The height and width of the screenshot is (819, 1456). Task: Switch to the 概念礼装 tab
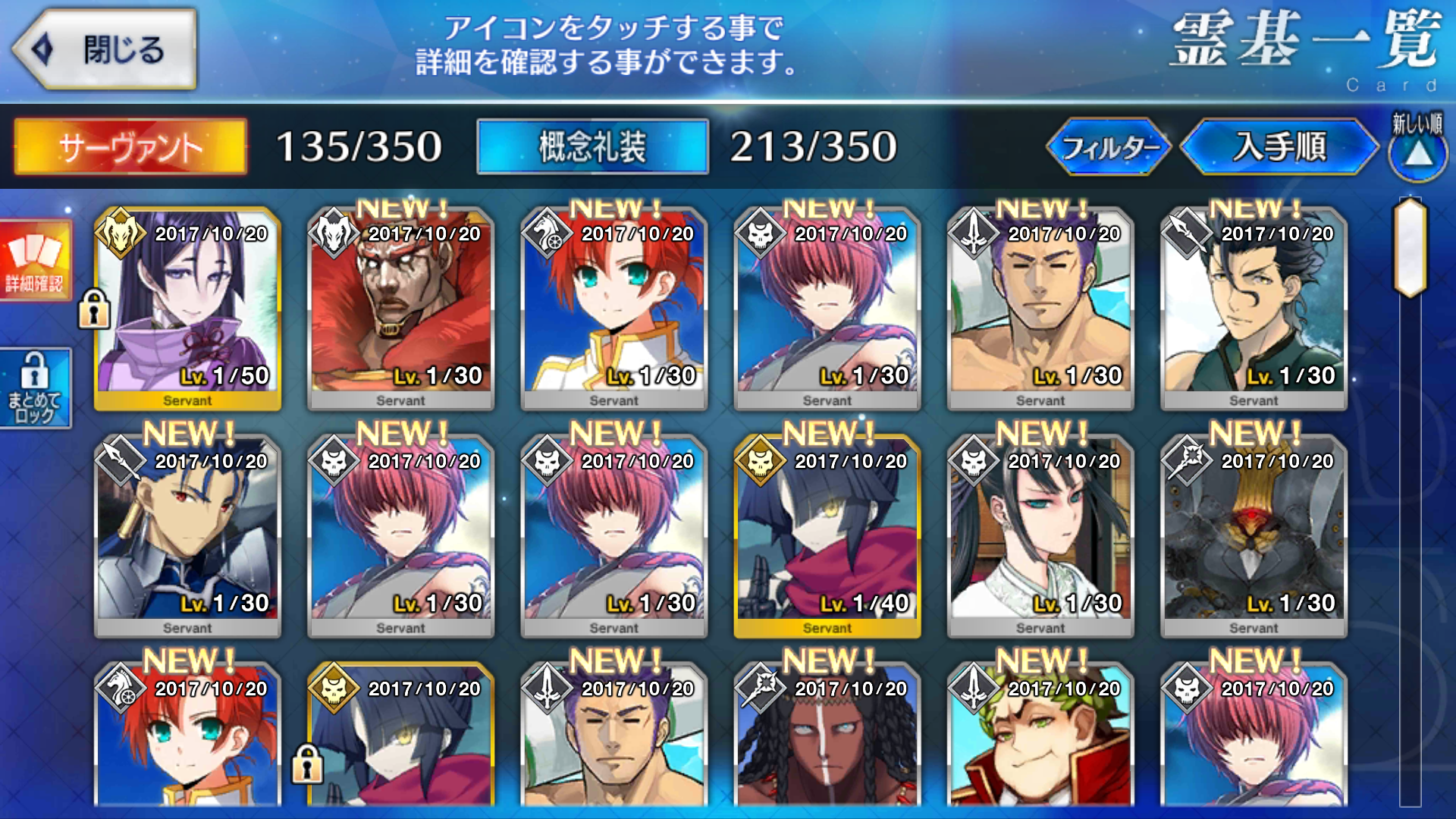pos(592,146)
